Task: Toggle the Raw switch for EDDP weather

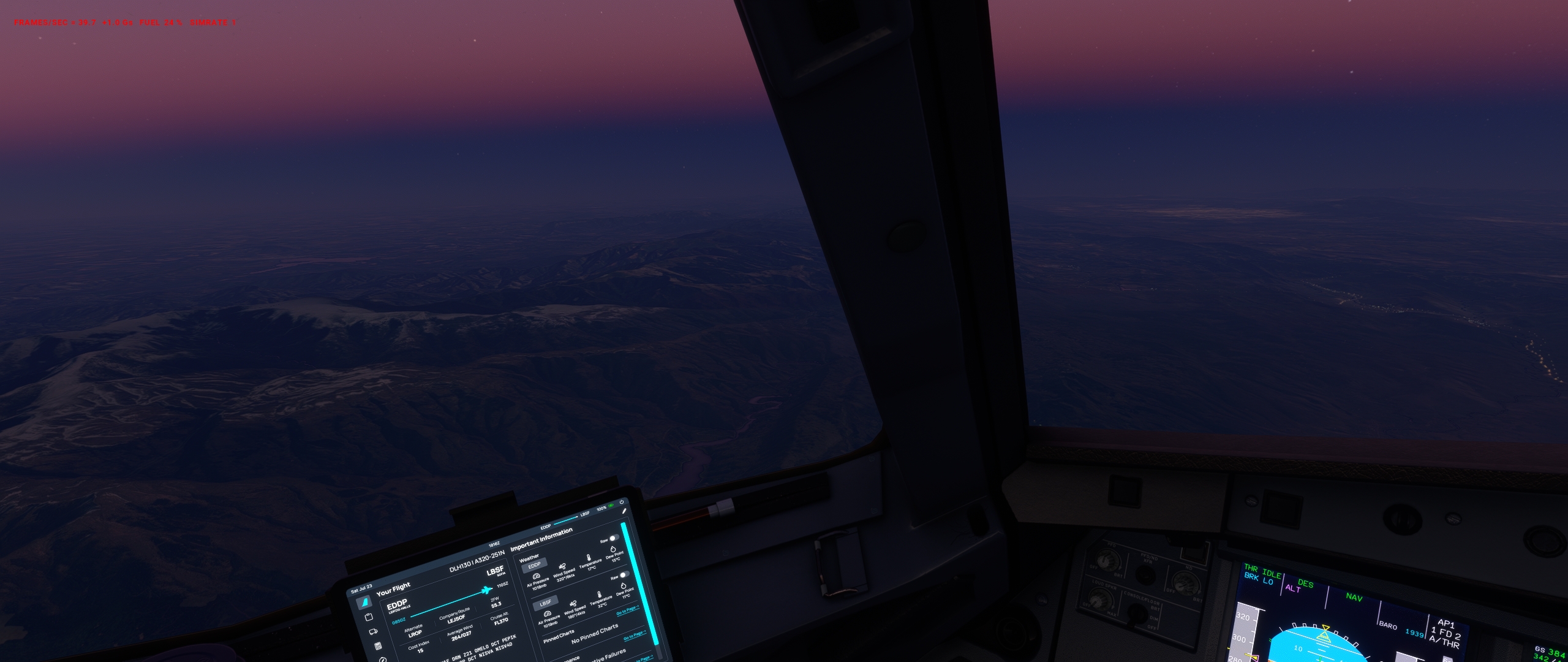Action: click(613, 538)
